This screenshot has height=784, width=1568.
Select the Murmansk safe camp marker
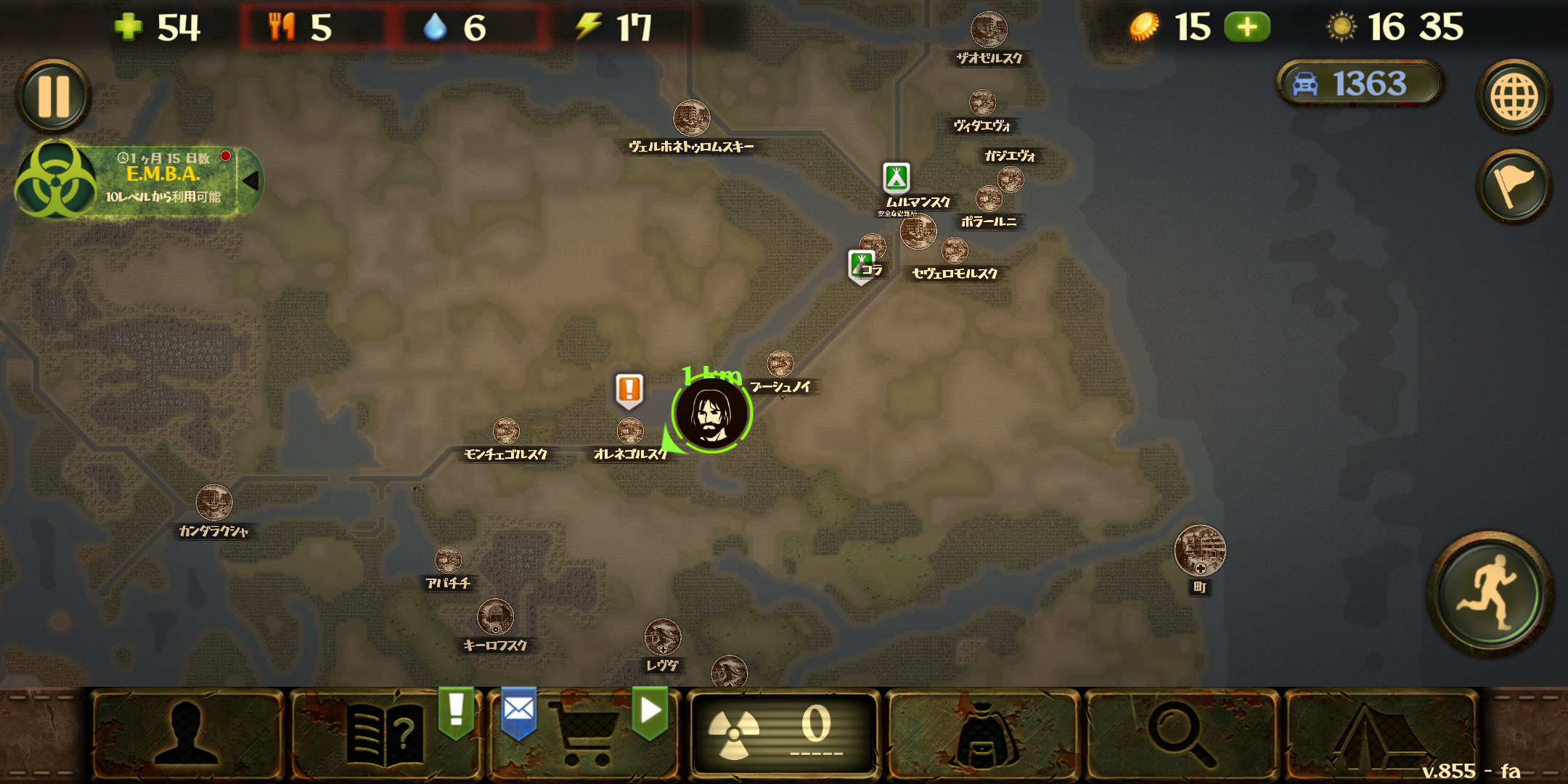click(897, 177)
